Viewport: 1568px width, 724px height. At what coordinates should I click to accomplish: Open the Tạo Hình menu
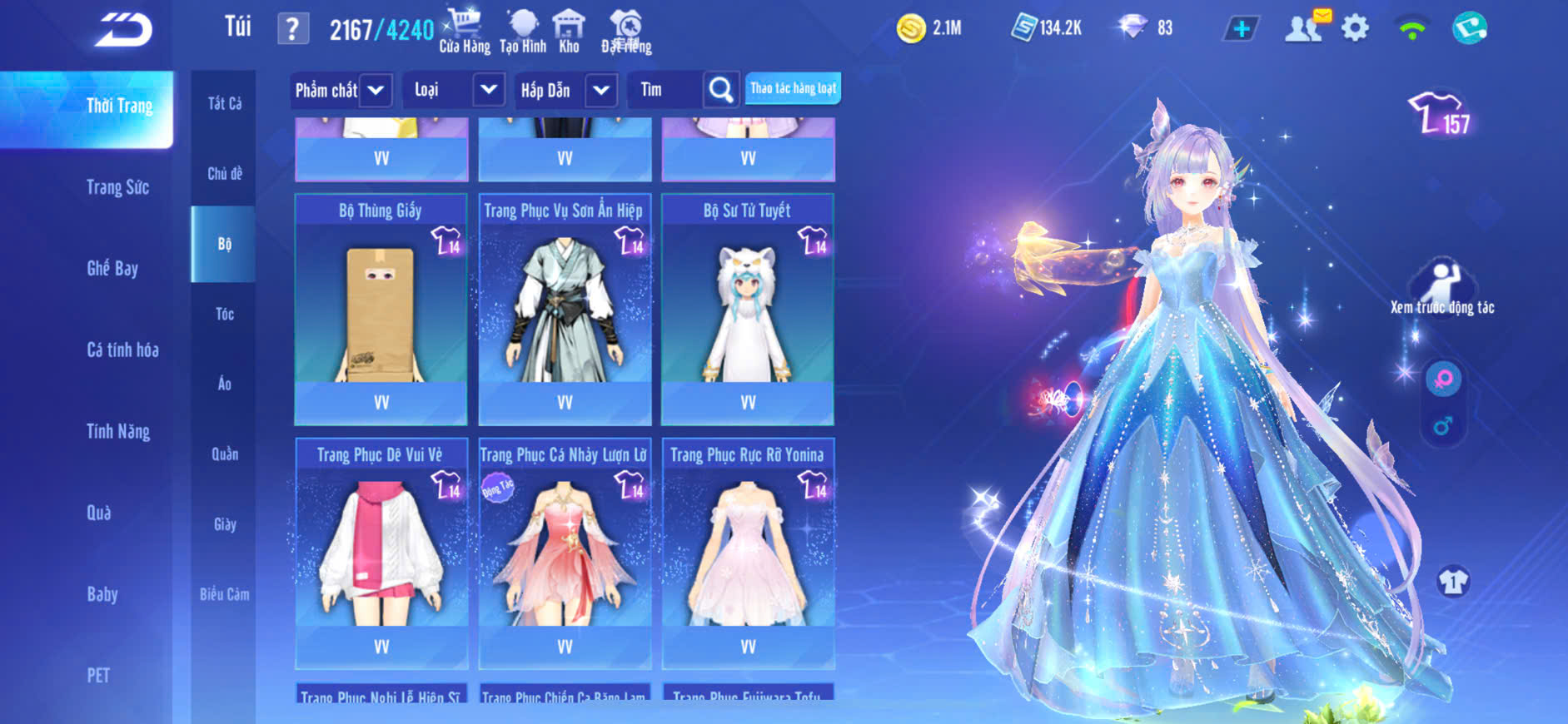523,31
